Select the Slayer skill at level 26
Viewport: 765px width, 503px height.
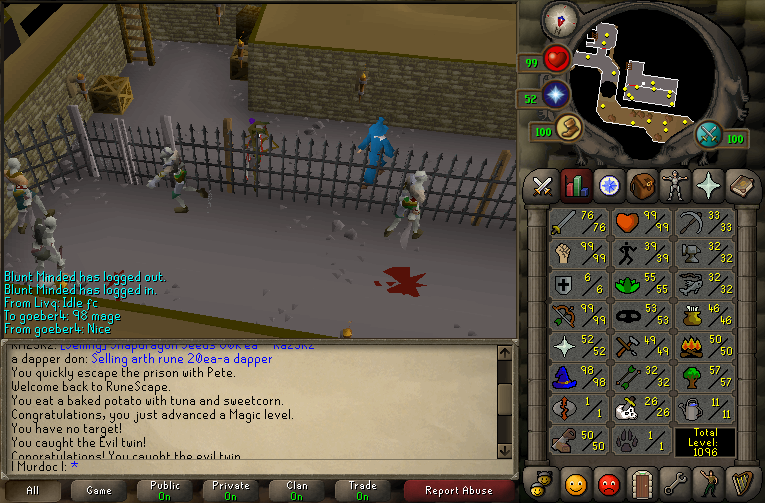(642, 408)
